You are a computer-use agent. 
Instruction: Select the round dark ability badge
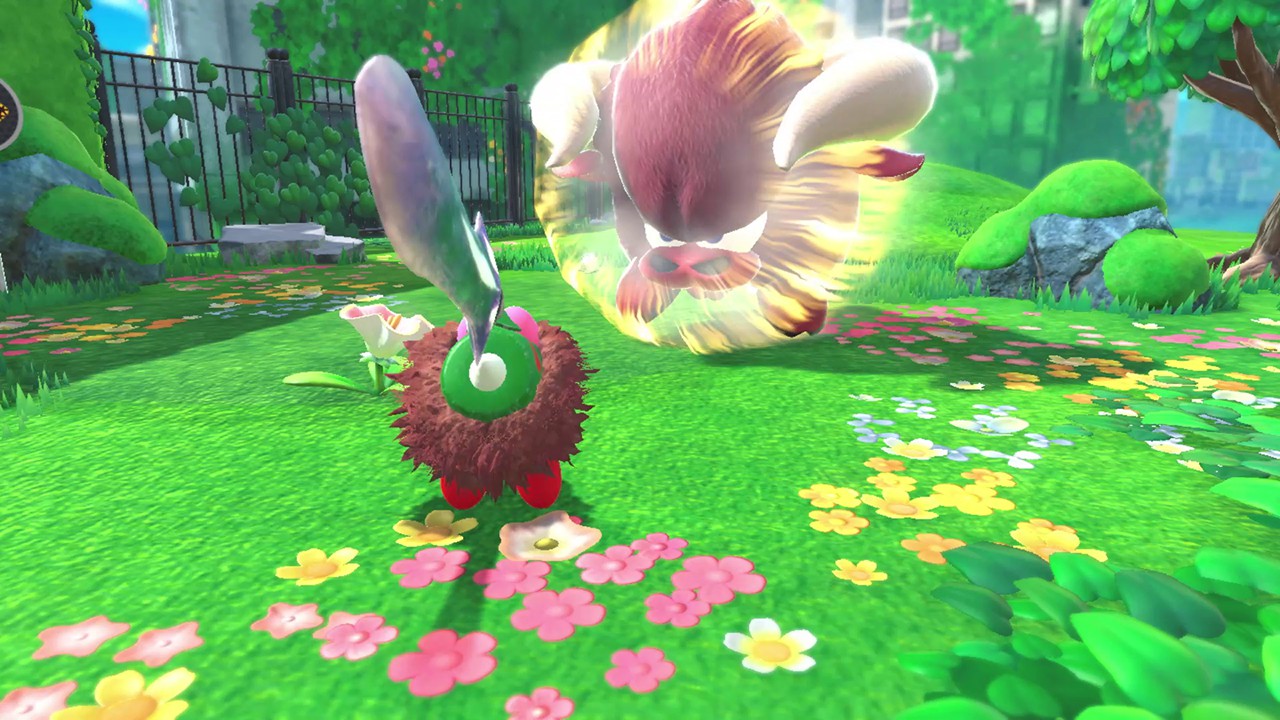tap(6, 113)
